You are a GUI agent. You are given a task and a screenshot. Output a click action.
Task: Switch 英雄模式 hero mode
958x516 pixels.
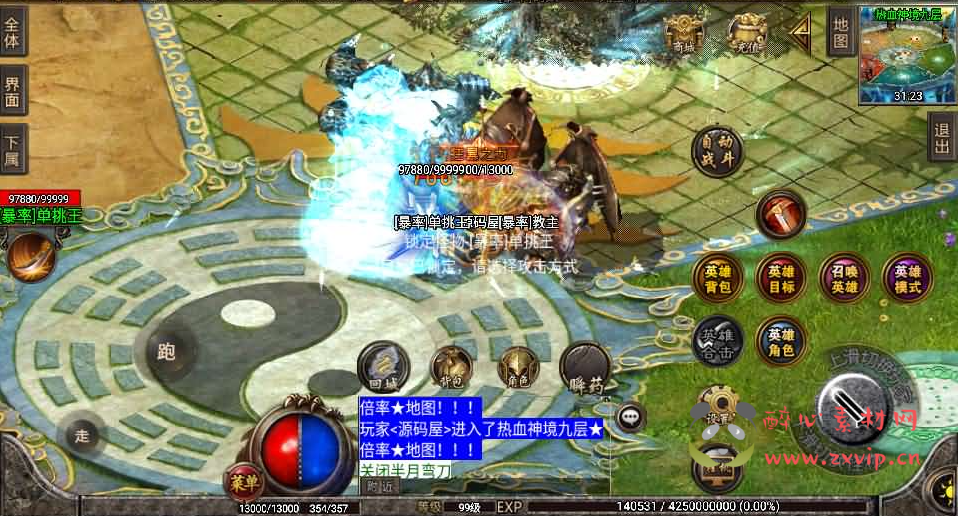pyautogui.click(x=908, y=278)
